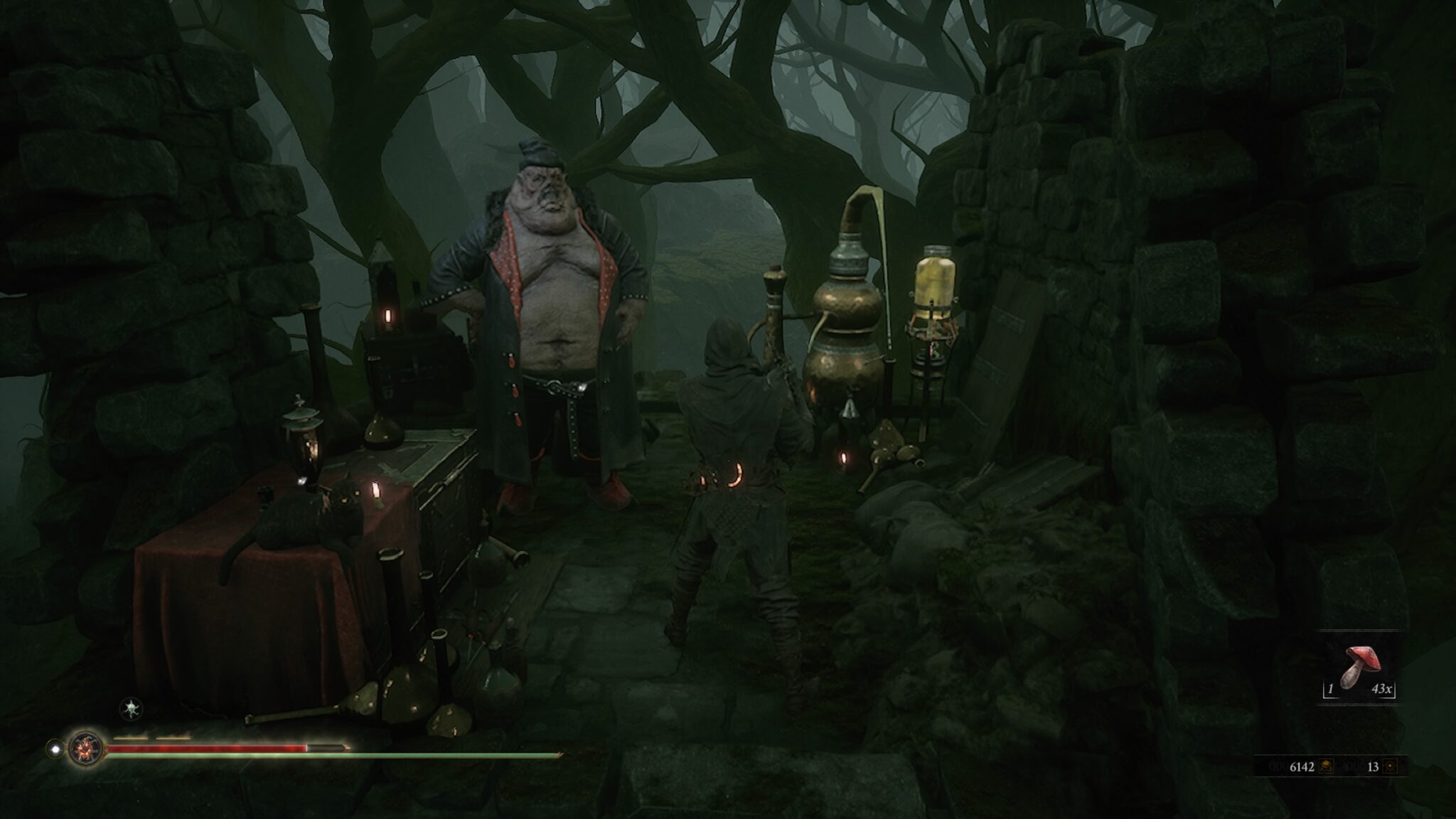Click the item slot number 1 indicator
1456x819 pixels.
1331,690
